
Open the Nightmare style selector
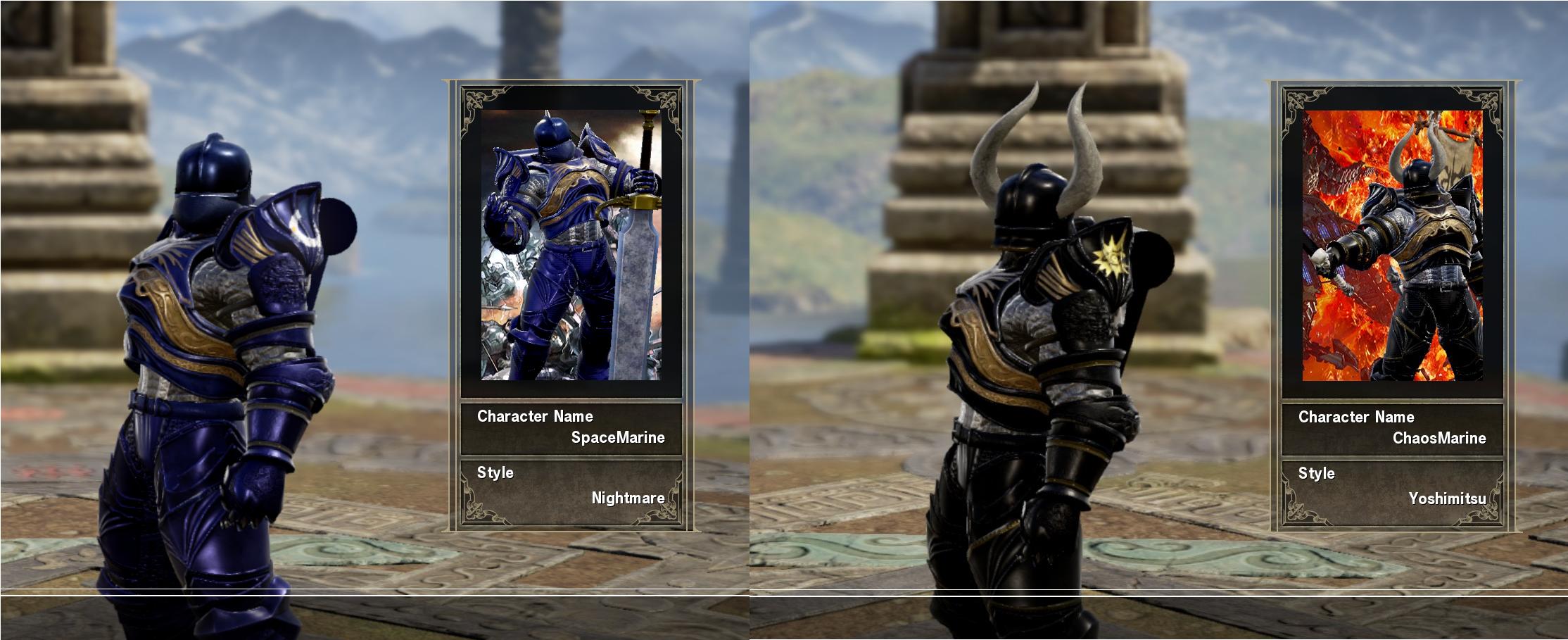[x=626, y=498]
